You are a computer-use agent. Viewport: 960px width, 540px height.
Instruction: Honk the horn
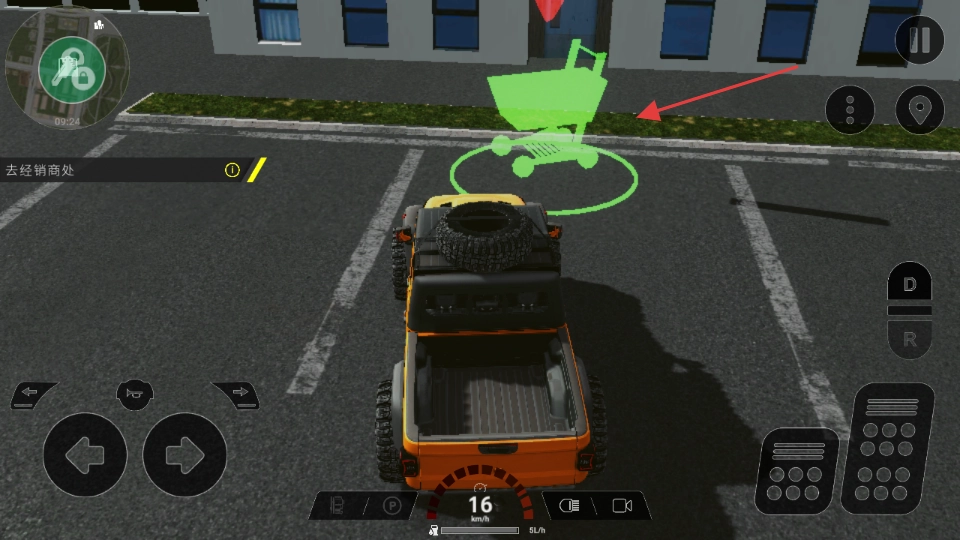[x=135, y=393]
